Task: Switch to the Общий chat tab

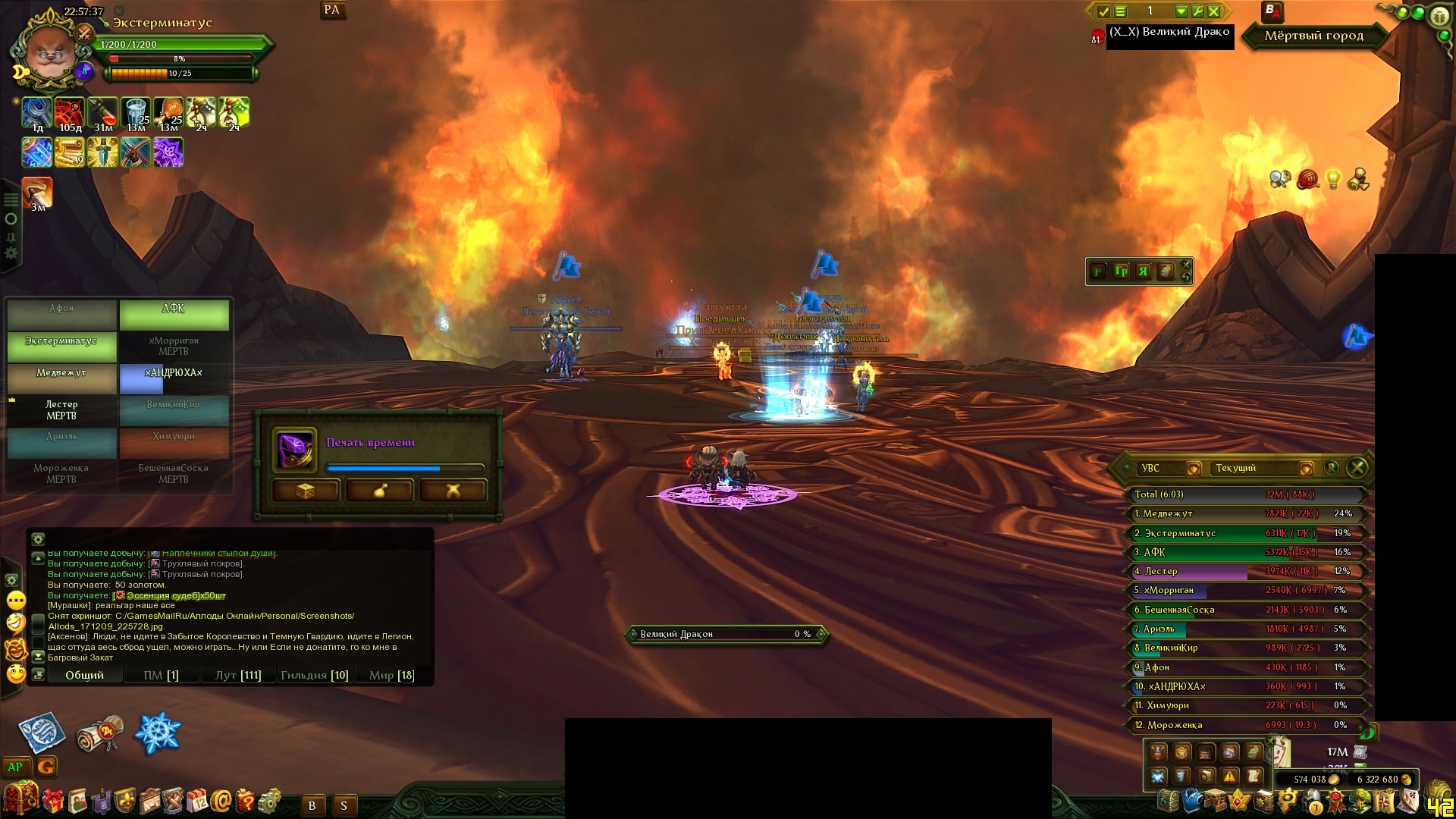Action: [84, 675]
